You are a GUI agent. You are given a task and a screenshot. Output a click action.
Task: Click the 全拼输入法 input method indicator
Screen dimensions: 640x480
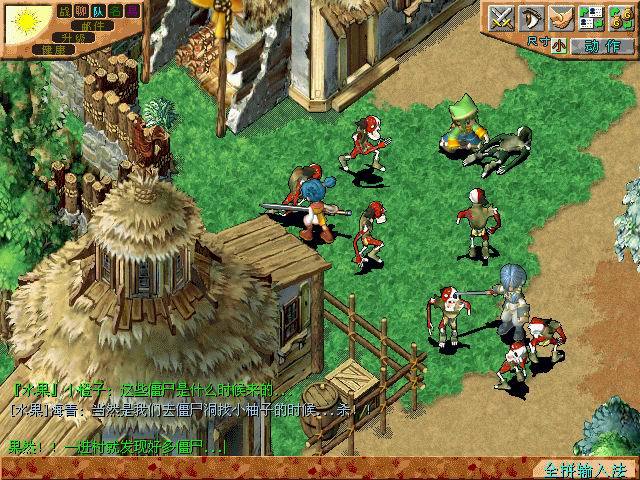[x=585, y=469]
